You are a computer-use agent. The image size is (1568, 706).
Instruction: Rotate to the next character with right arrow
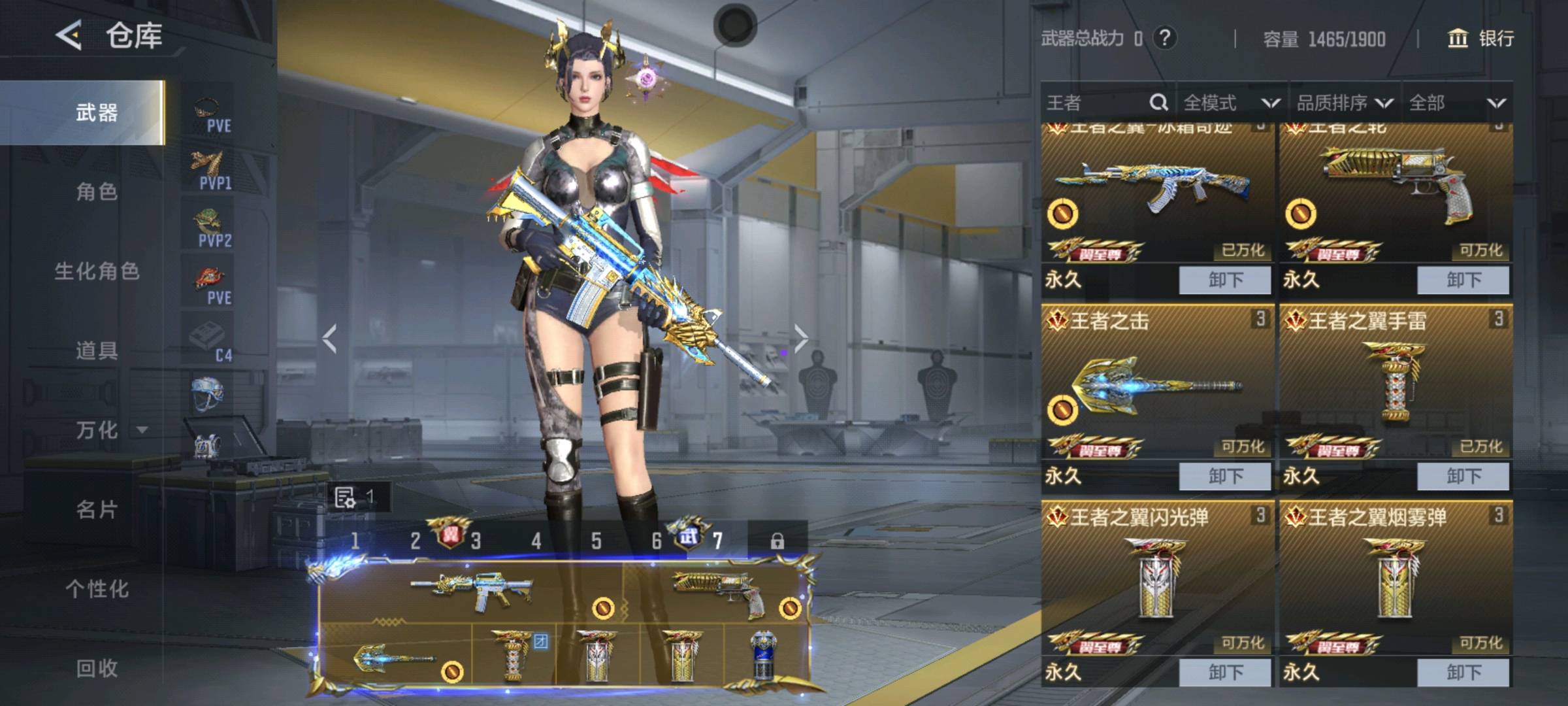coord(802,338)
